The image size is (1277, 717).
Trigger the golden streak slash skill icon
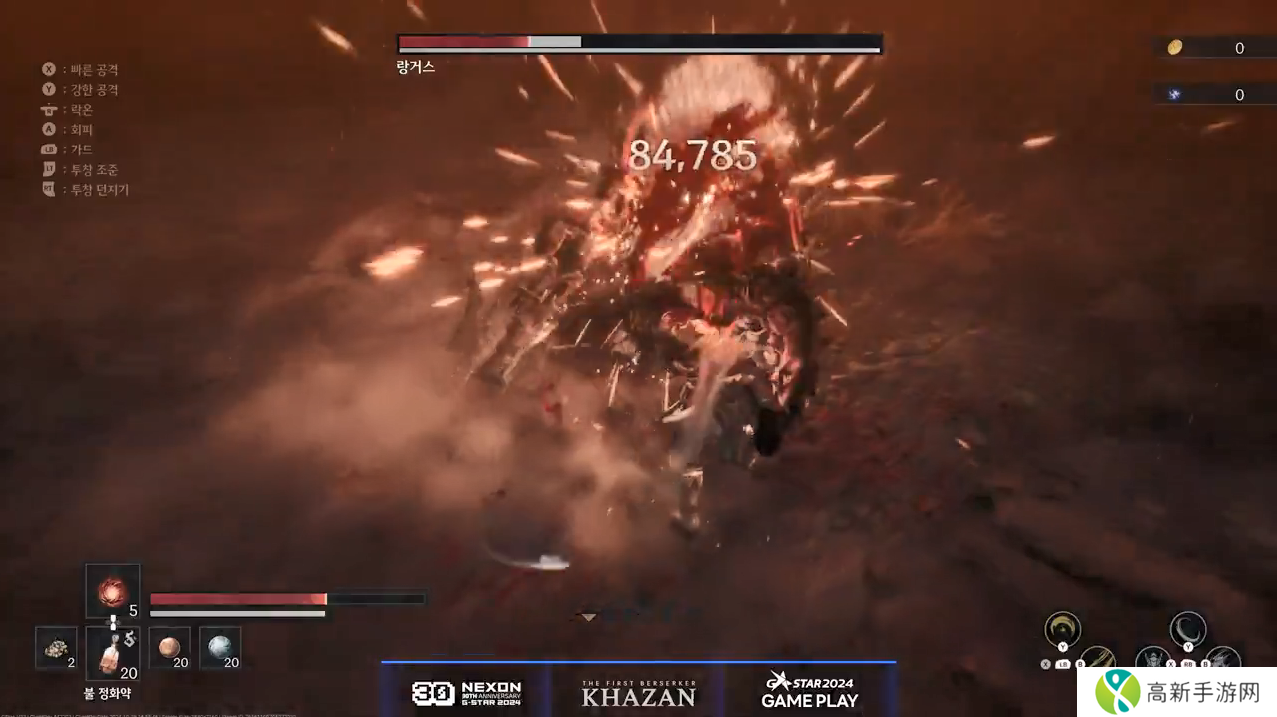(1098, 659)
